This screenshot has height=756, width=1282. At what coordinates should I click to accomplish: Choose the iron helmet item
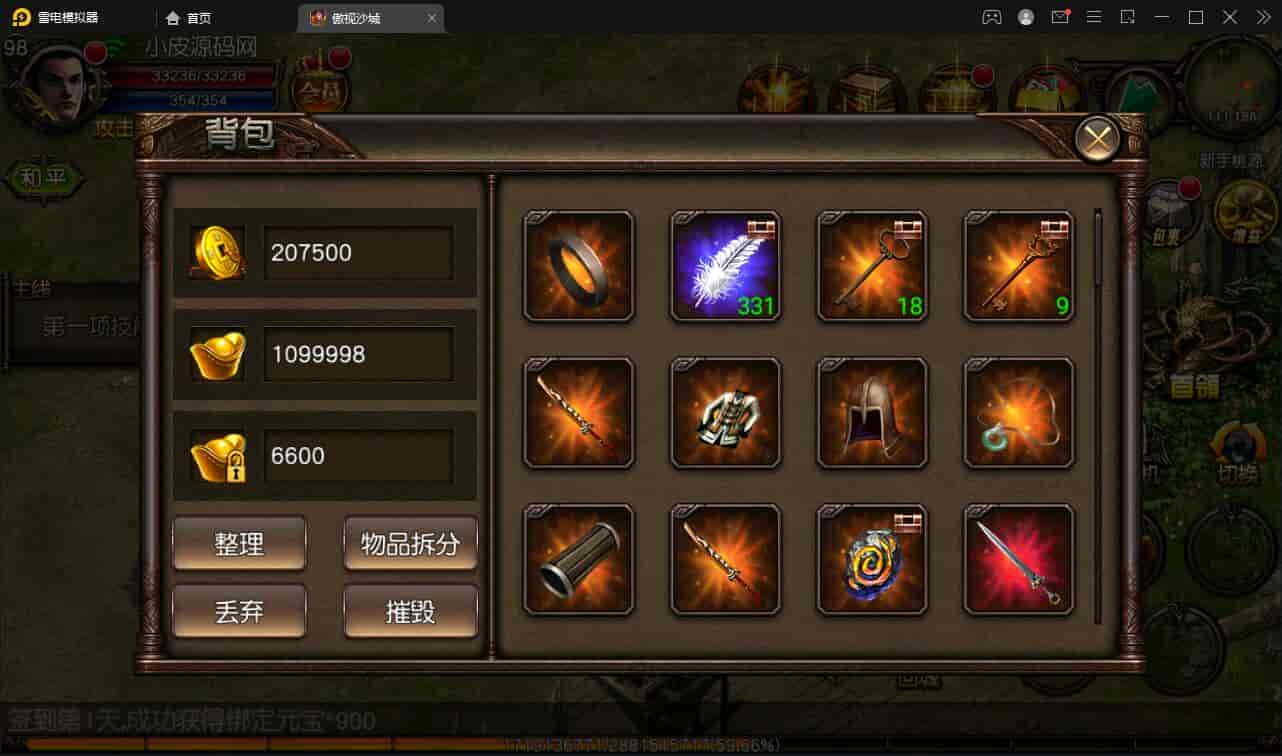(x=872, y=413)
